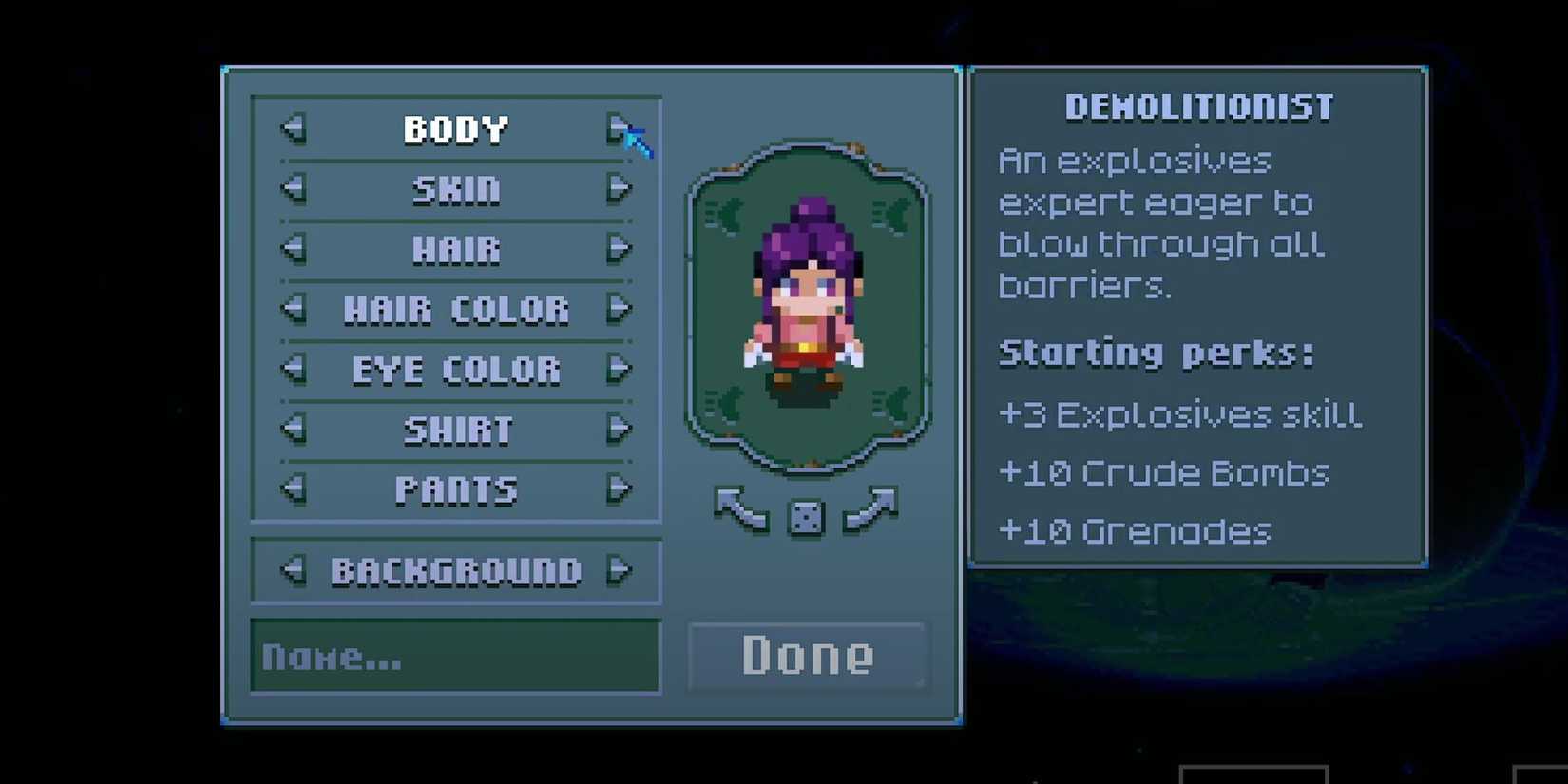This screenshot has height=784, width=1568.
Task: Click the Name text field
Action: (x=456, y=658)
